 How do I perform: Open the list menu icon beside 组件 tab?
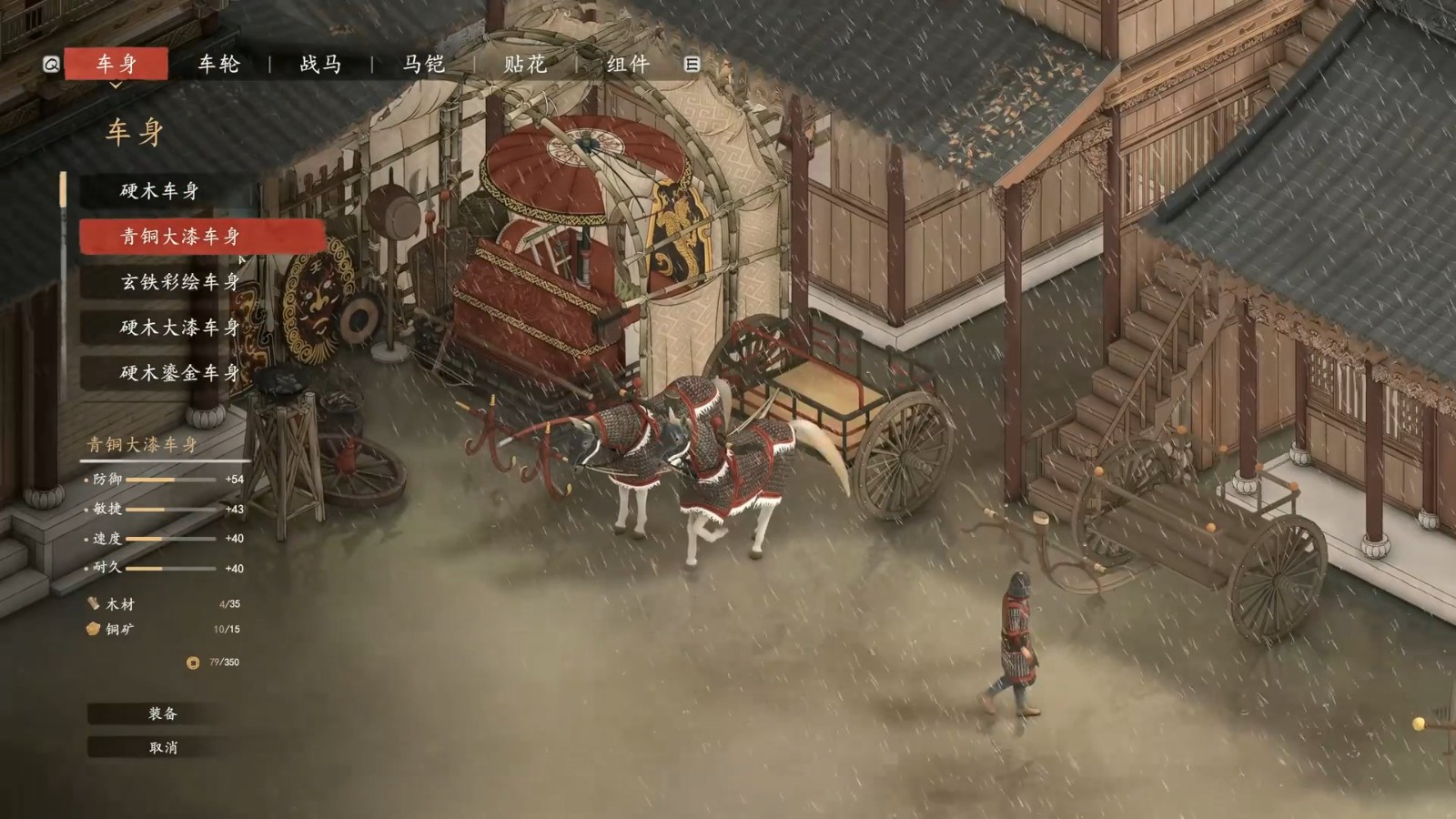point(693,65)
